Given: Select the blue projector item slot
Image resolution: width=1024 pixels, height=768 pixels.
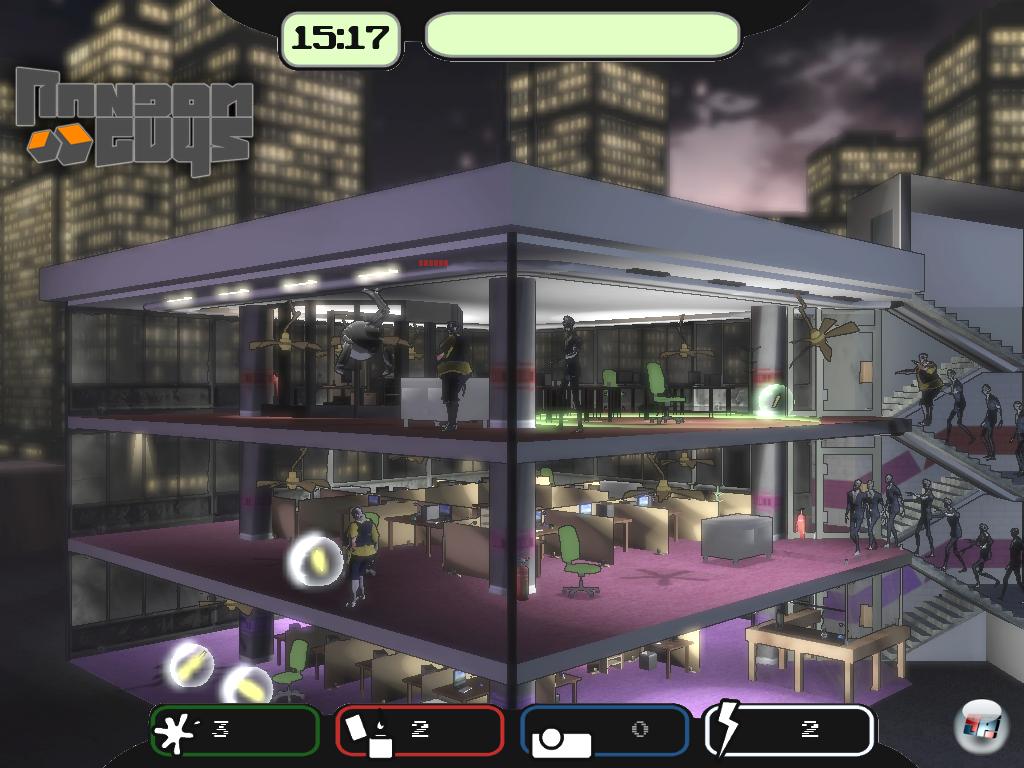Looking at the screenshot, I should tap(605, 730).
